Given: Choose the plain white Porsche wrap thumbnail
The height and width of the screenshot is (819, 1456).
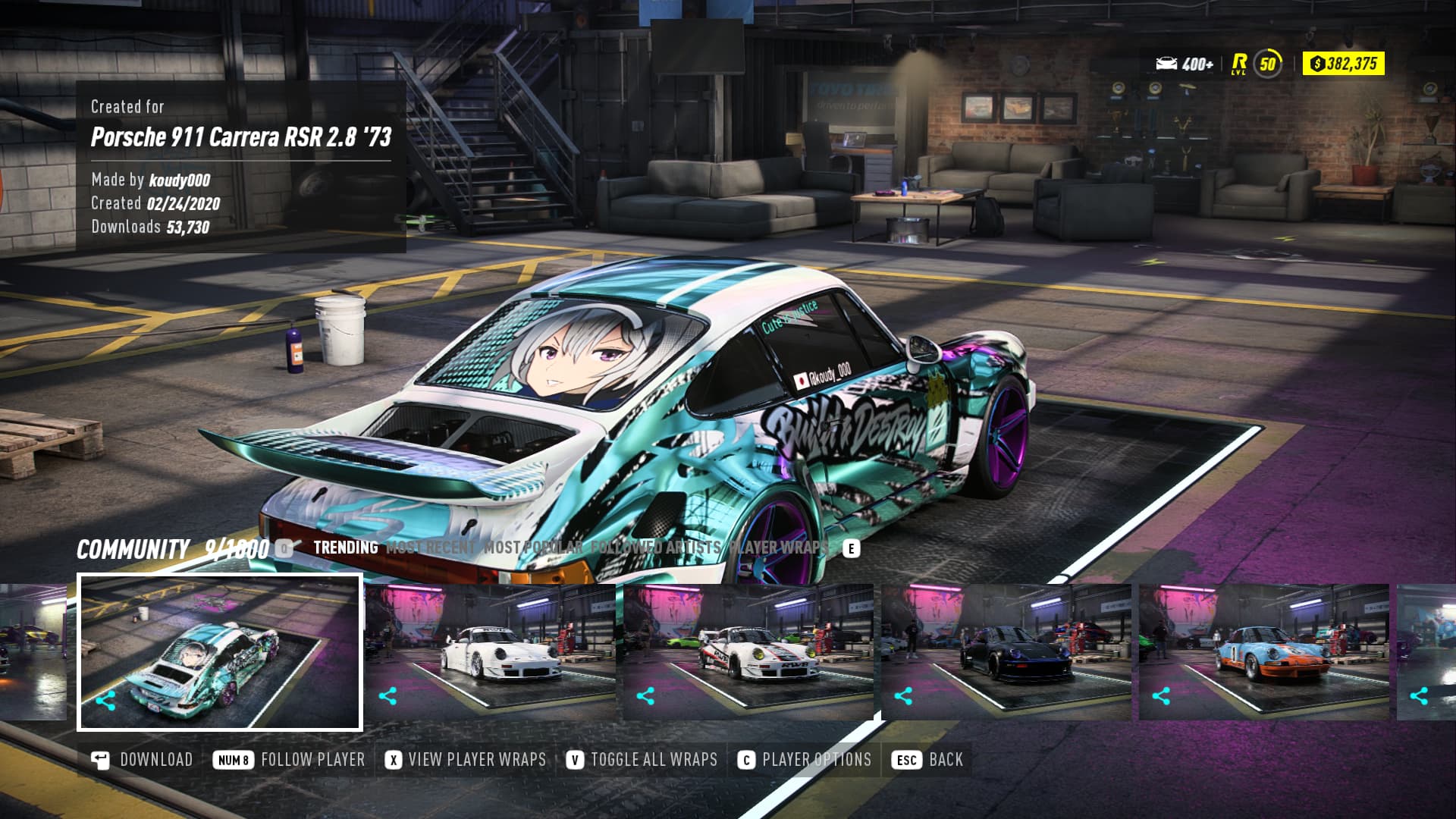Looking at the screenshot, I should (x=491, y=653).
